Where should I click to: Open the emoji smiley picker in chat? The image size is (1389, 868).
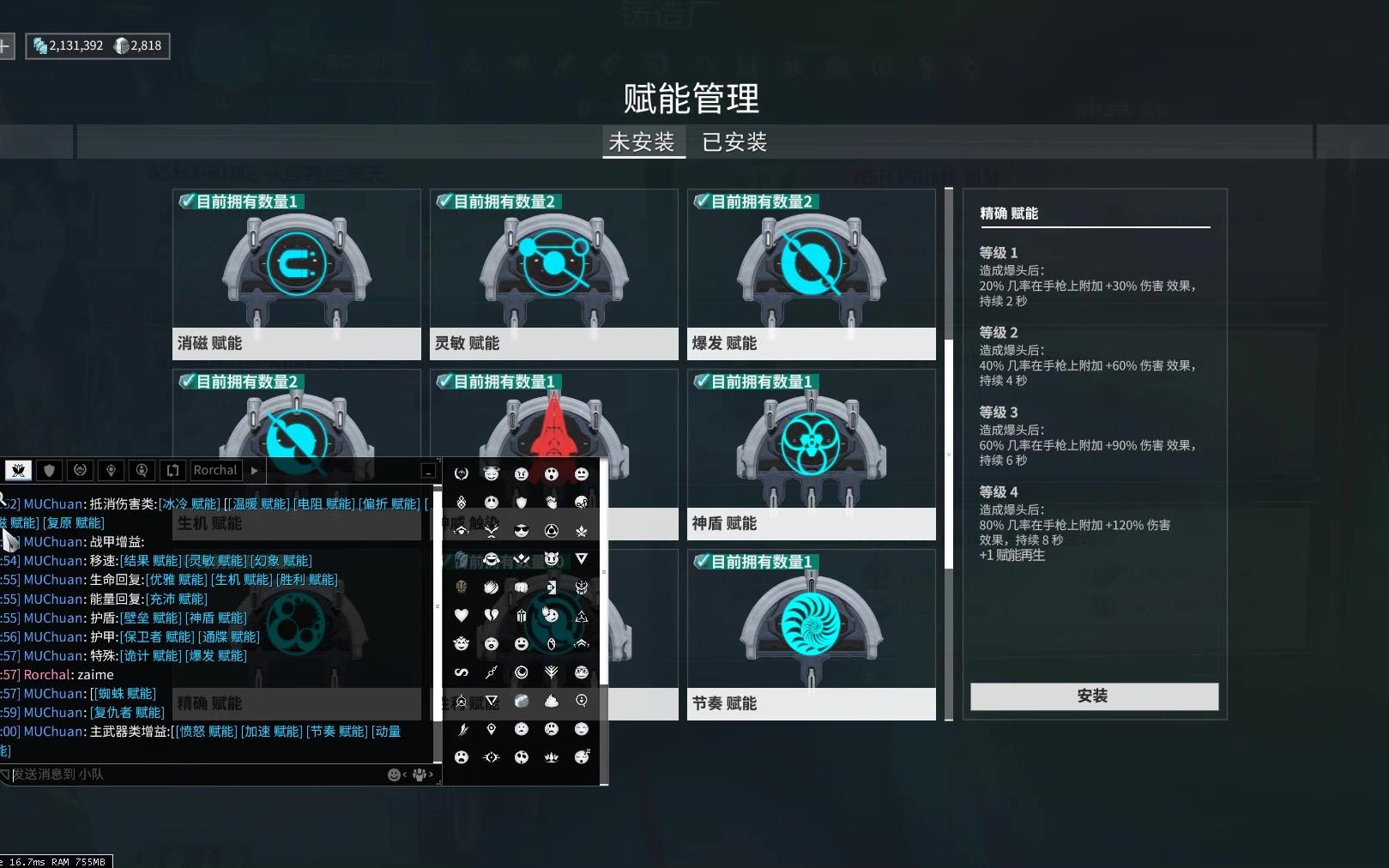[x=393, y=774]
